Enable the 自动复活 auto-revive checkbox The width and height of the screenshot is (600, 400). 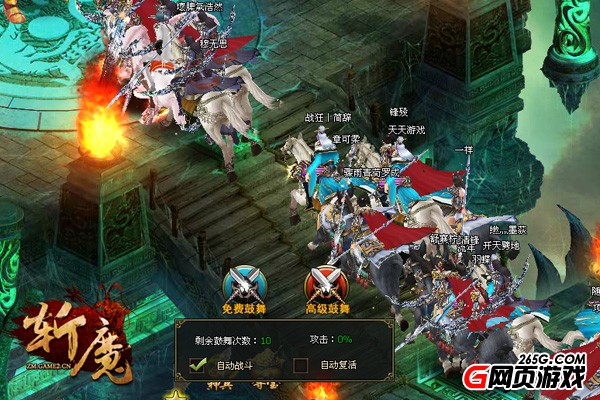tap(300, 366)
